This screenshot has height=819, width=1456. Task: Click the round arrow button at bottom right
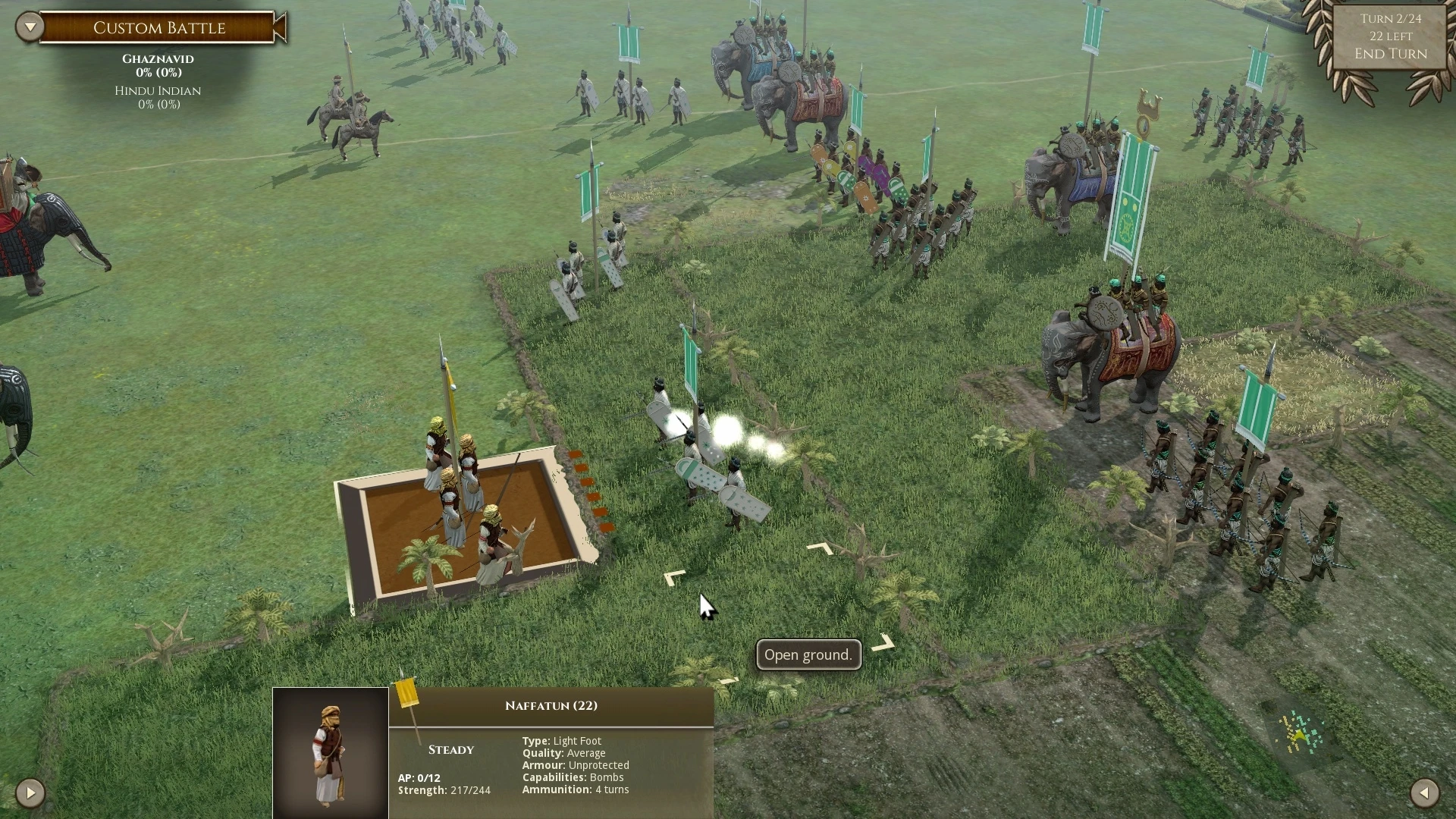[1424, 793]
